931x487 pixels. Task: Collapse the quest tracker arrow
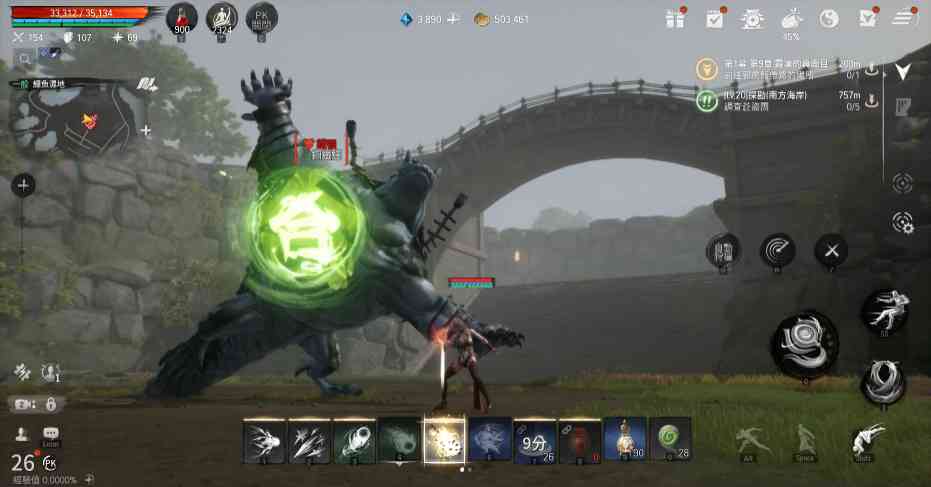click(x=902, y=71)
